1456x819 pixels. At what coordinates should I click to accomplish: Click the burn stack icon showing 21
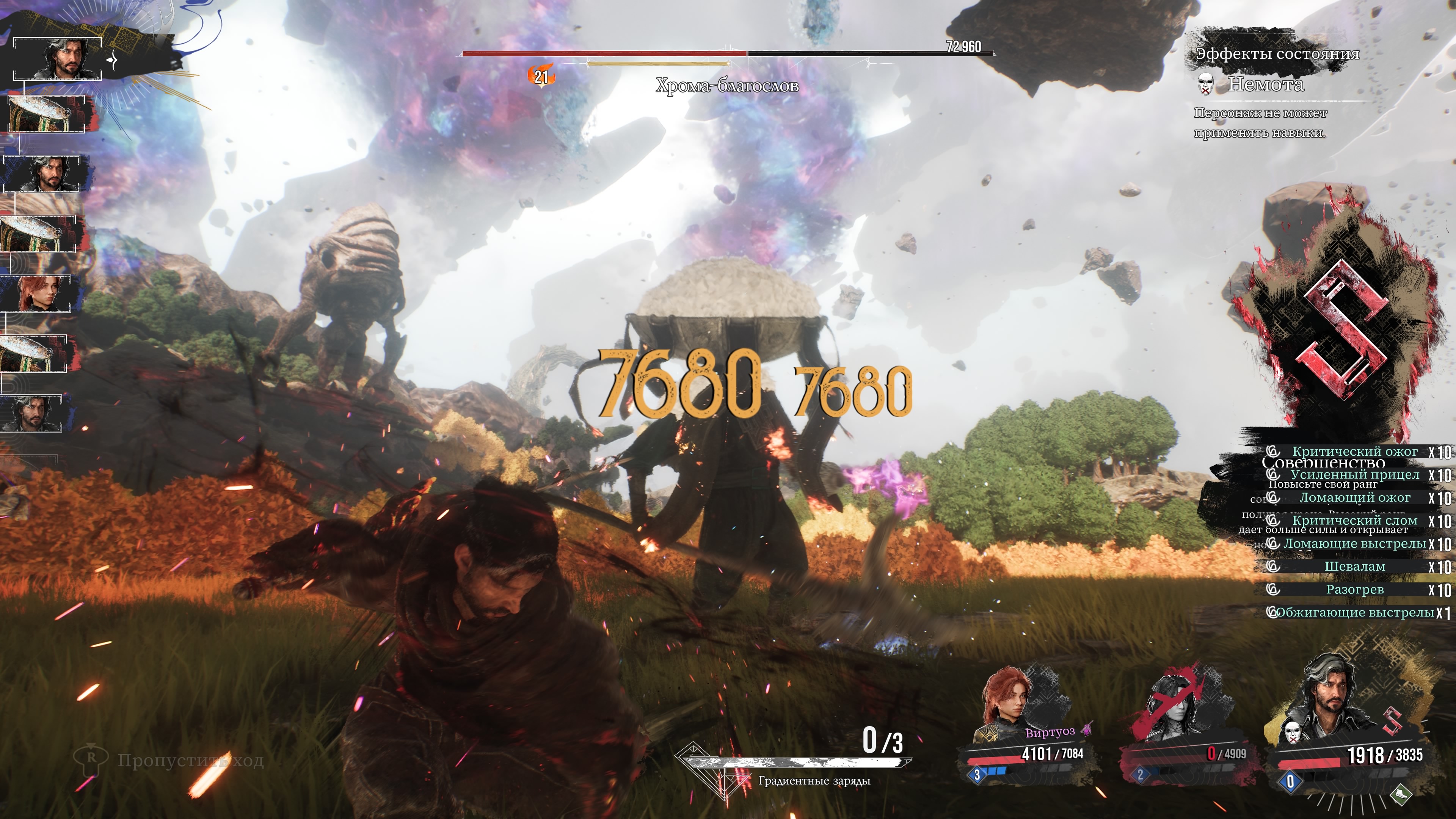pyautogui.click(x=541, y=76)
